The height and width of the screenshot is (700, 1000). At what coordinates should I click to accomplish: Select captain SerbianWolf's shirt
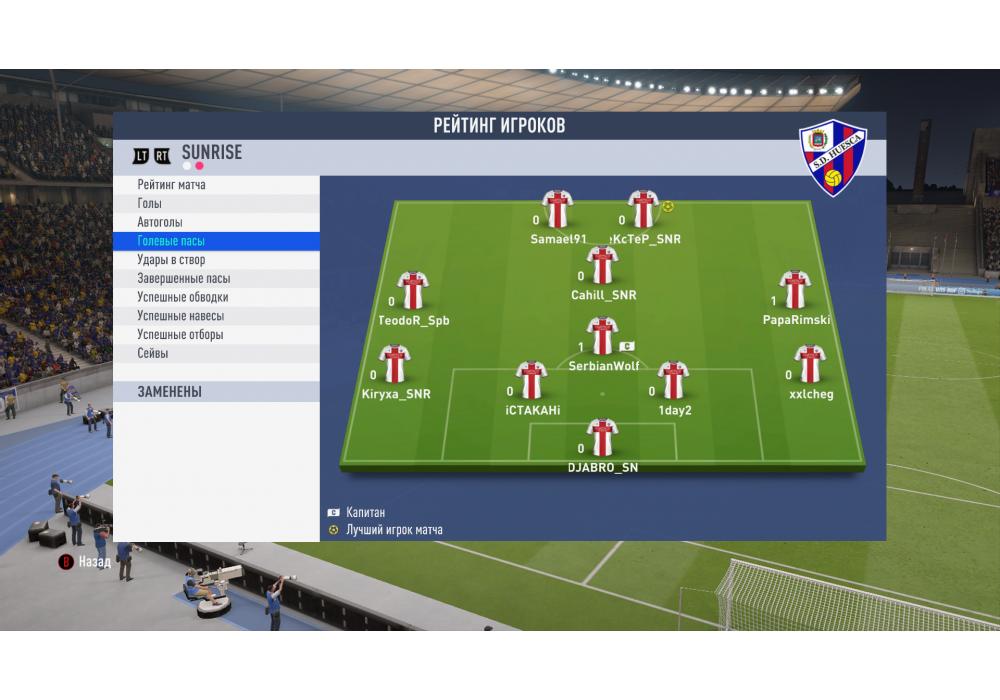[602, 336]
